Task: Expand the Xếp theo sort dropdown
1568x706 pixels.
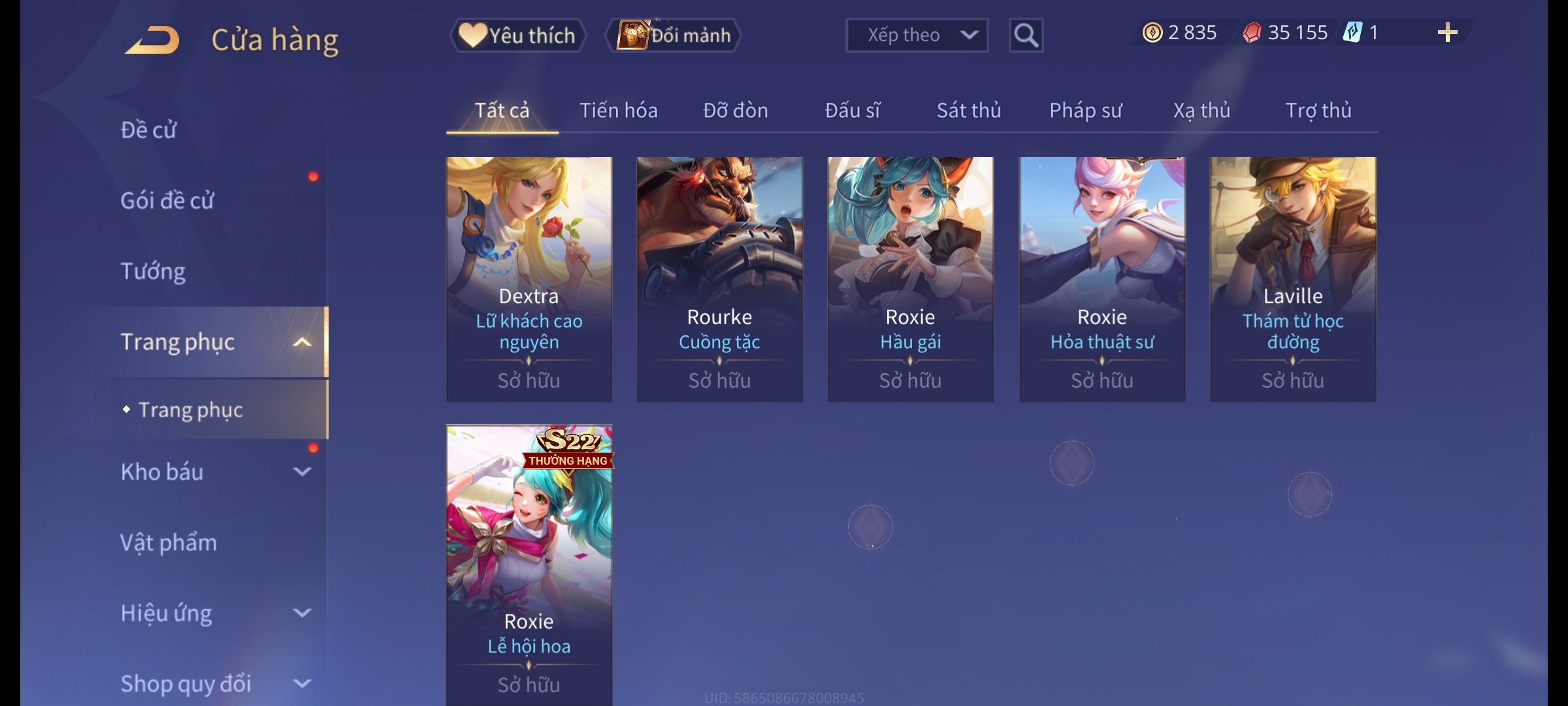Action: click(916, 35)
